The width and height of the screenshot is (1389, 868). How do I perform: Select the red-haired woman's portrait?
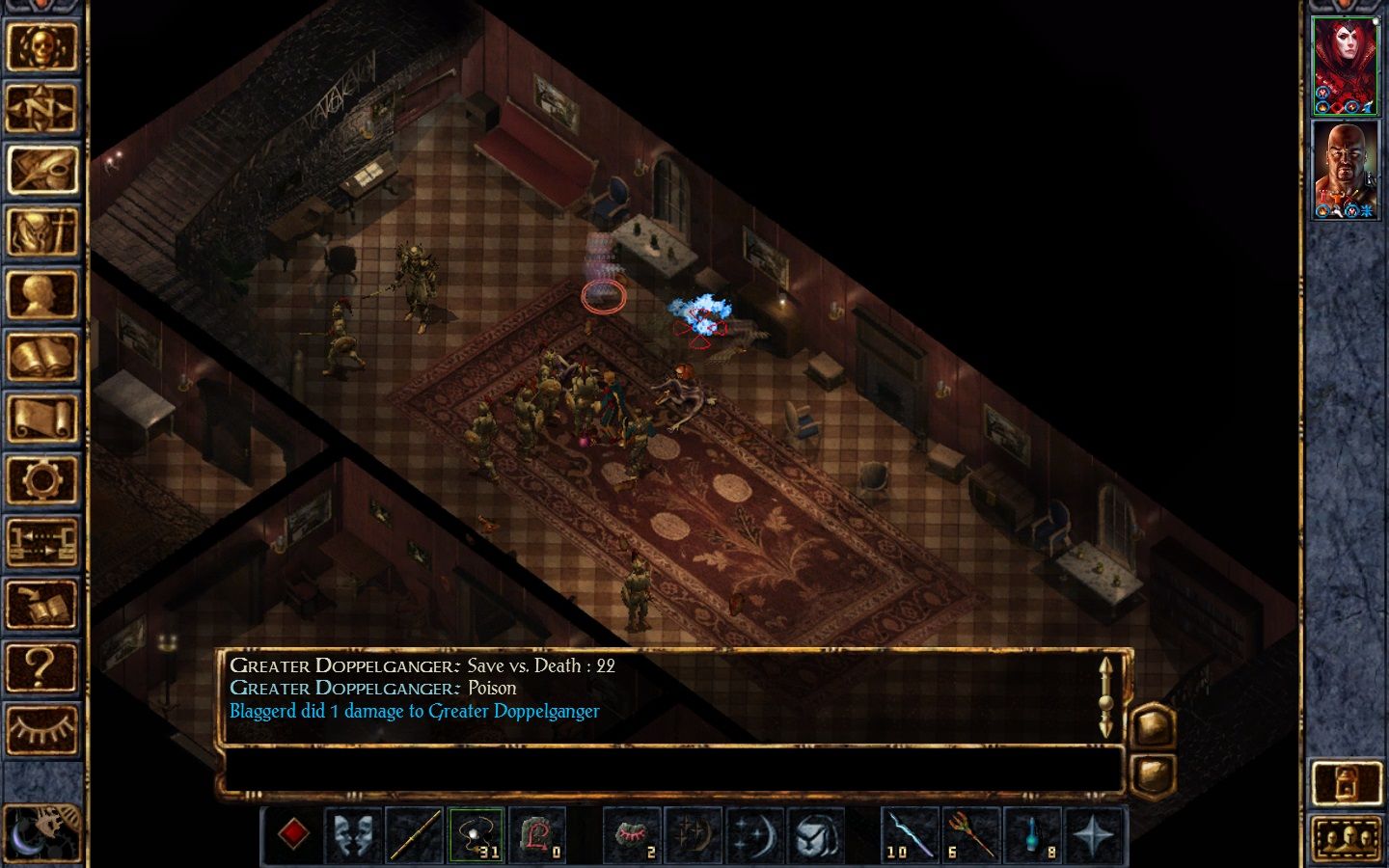1346,65
